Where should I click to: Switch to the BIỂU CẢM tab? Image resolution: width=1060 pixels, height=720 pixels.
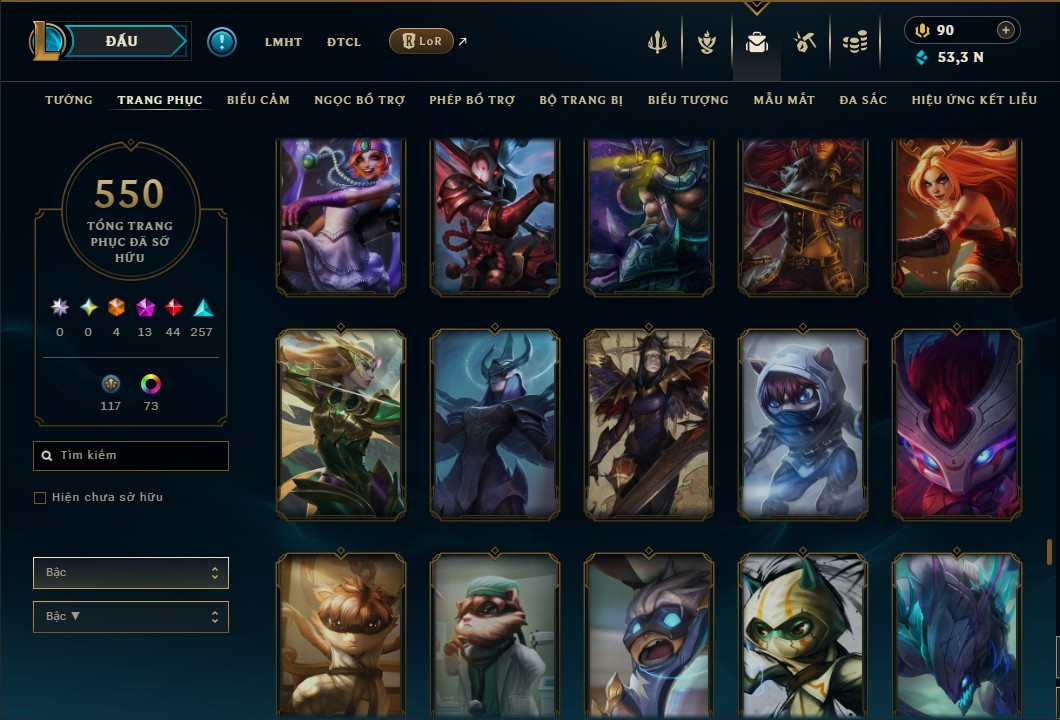(258, 100)
